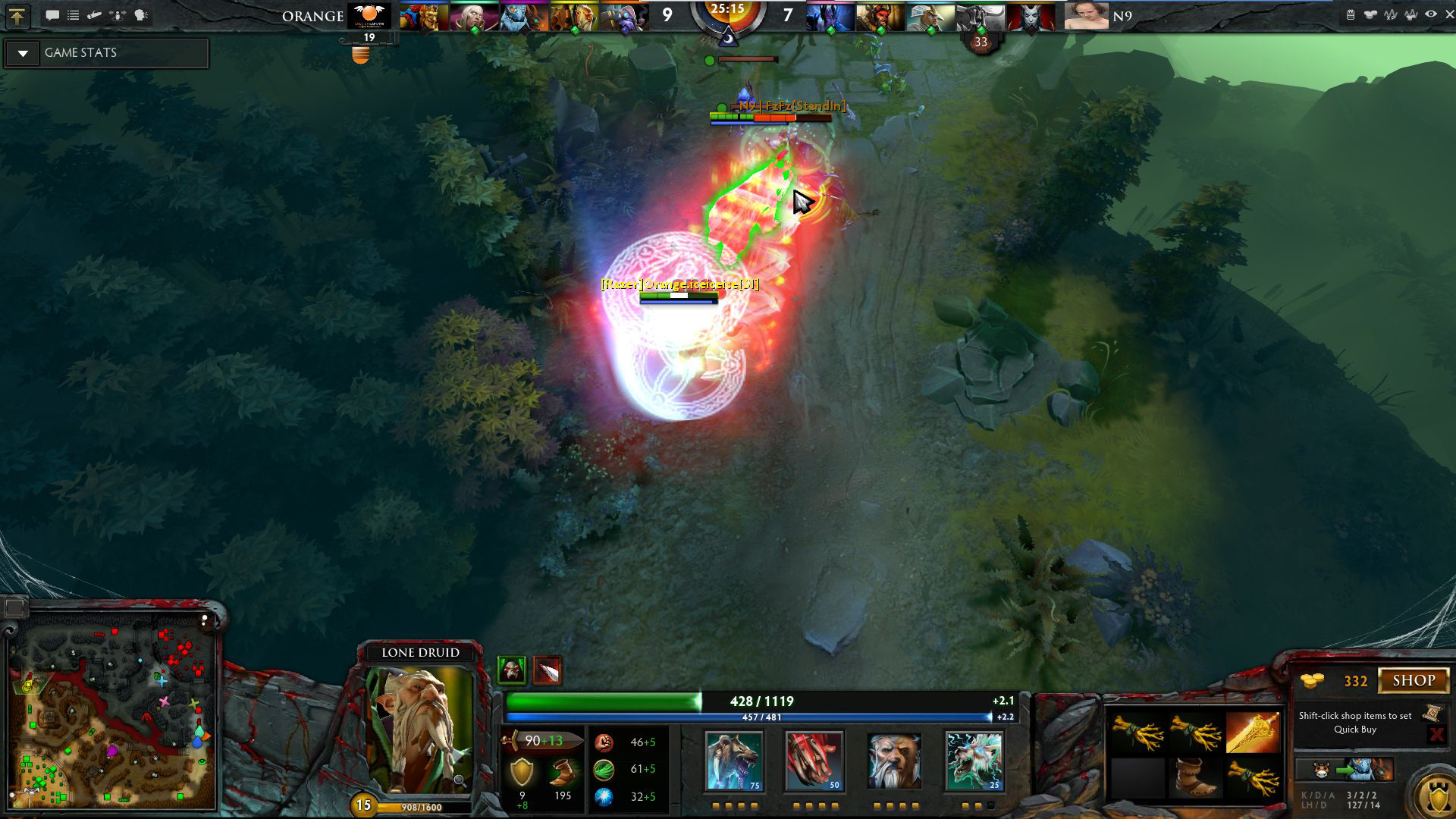Toggle the eye icon in the top bar

[1430, 14]
